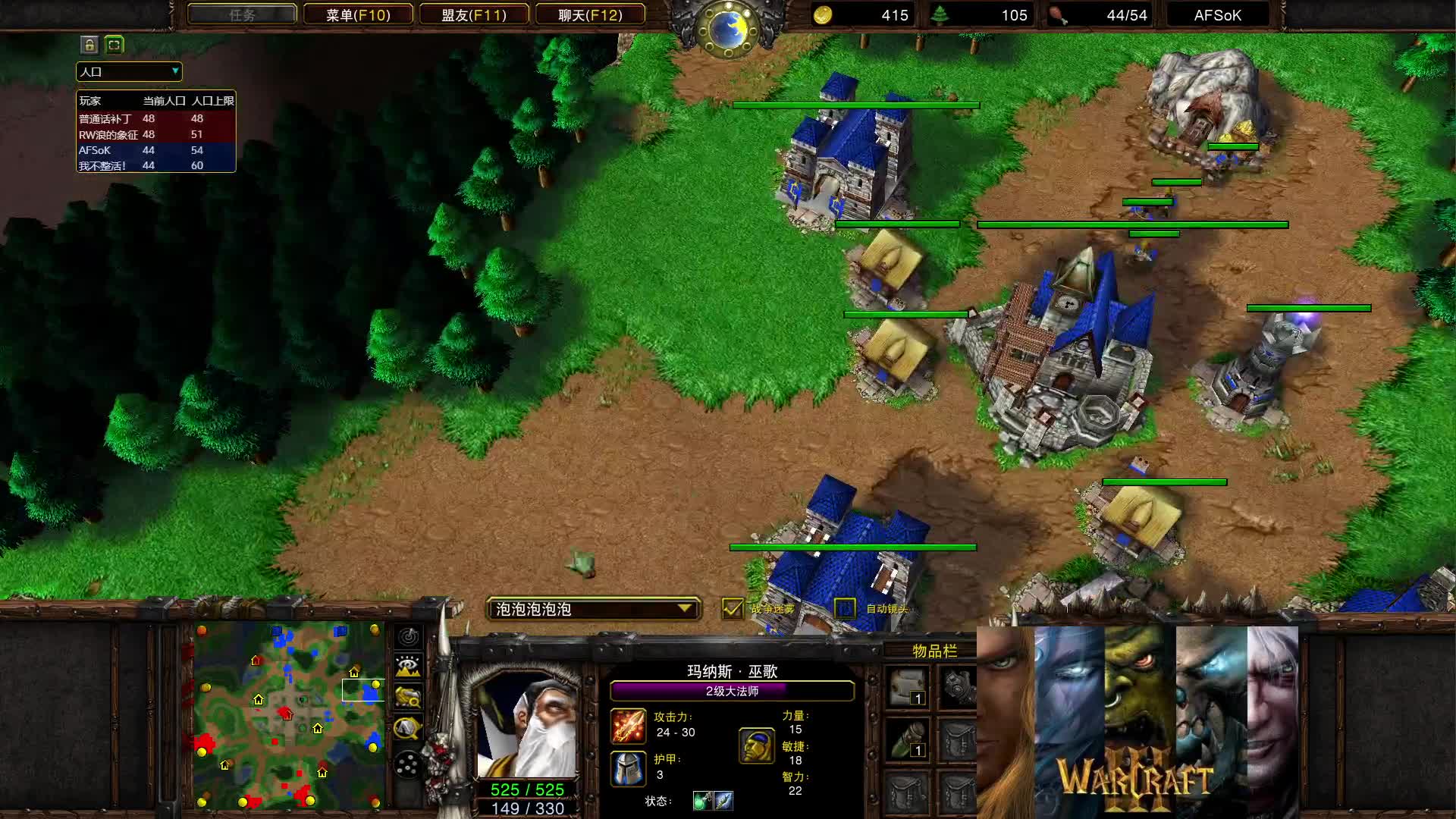This screenshot has width=1456, height=819.
Task: Open the 盟友(F11) allies menu
Action: click(x=475, y=14)
